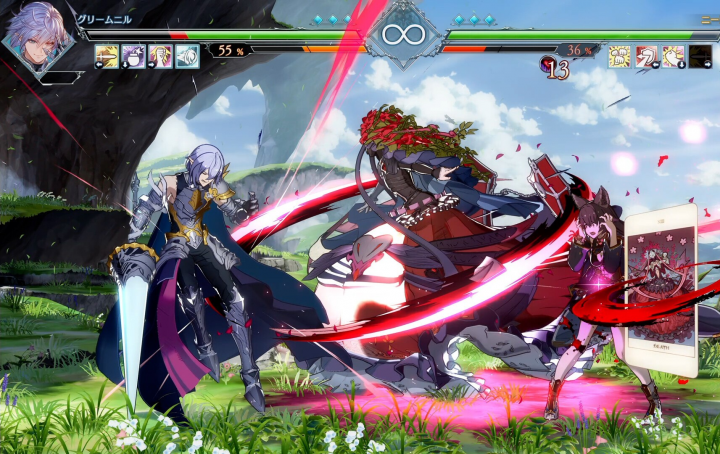Screen dimensions: 720x454
Task: Activate Grimnir's purple burst skill icon
Action: coord(133,56)
